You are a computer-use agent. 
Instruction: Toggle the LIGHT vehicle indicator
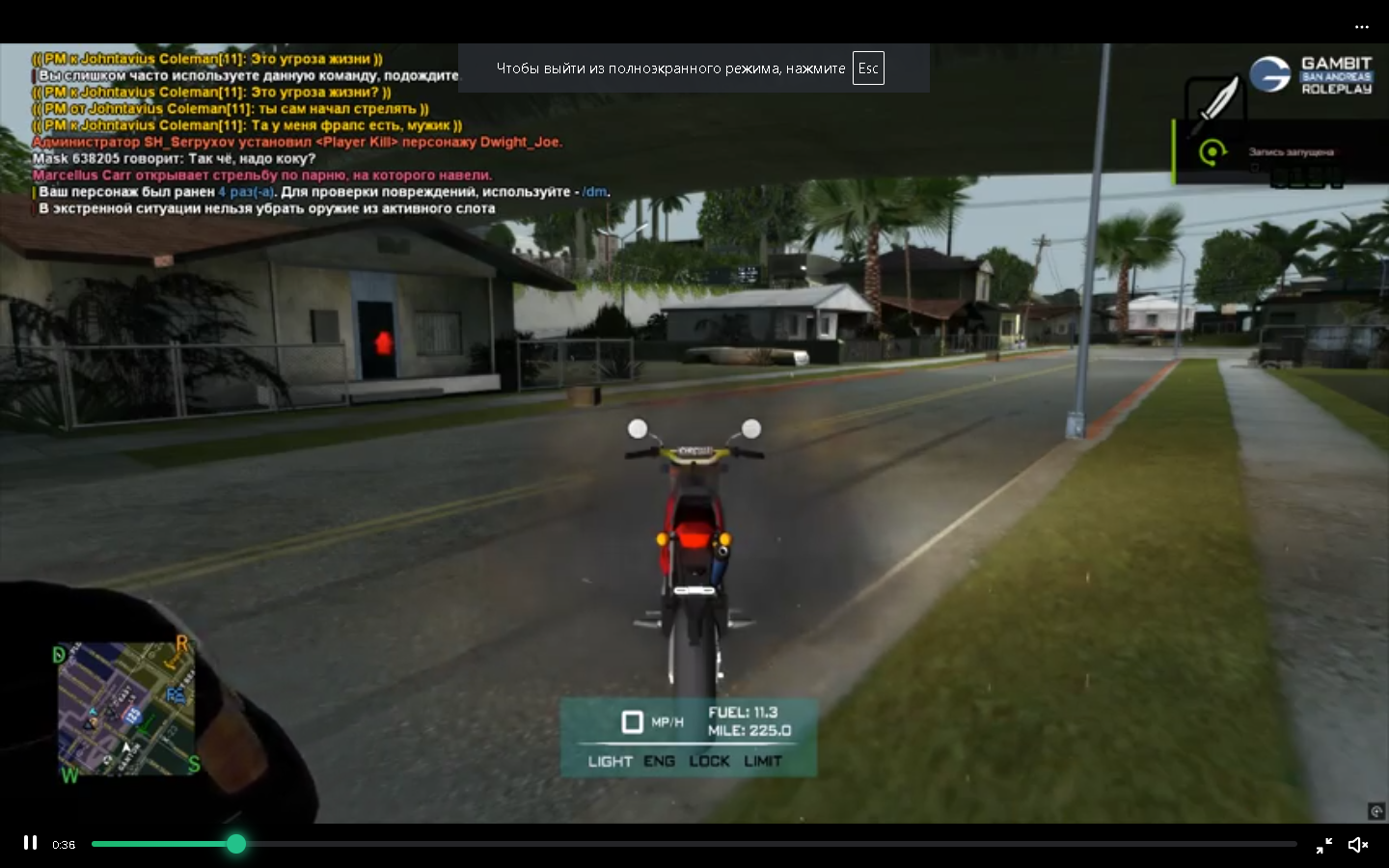(610, 761)
